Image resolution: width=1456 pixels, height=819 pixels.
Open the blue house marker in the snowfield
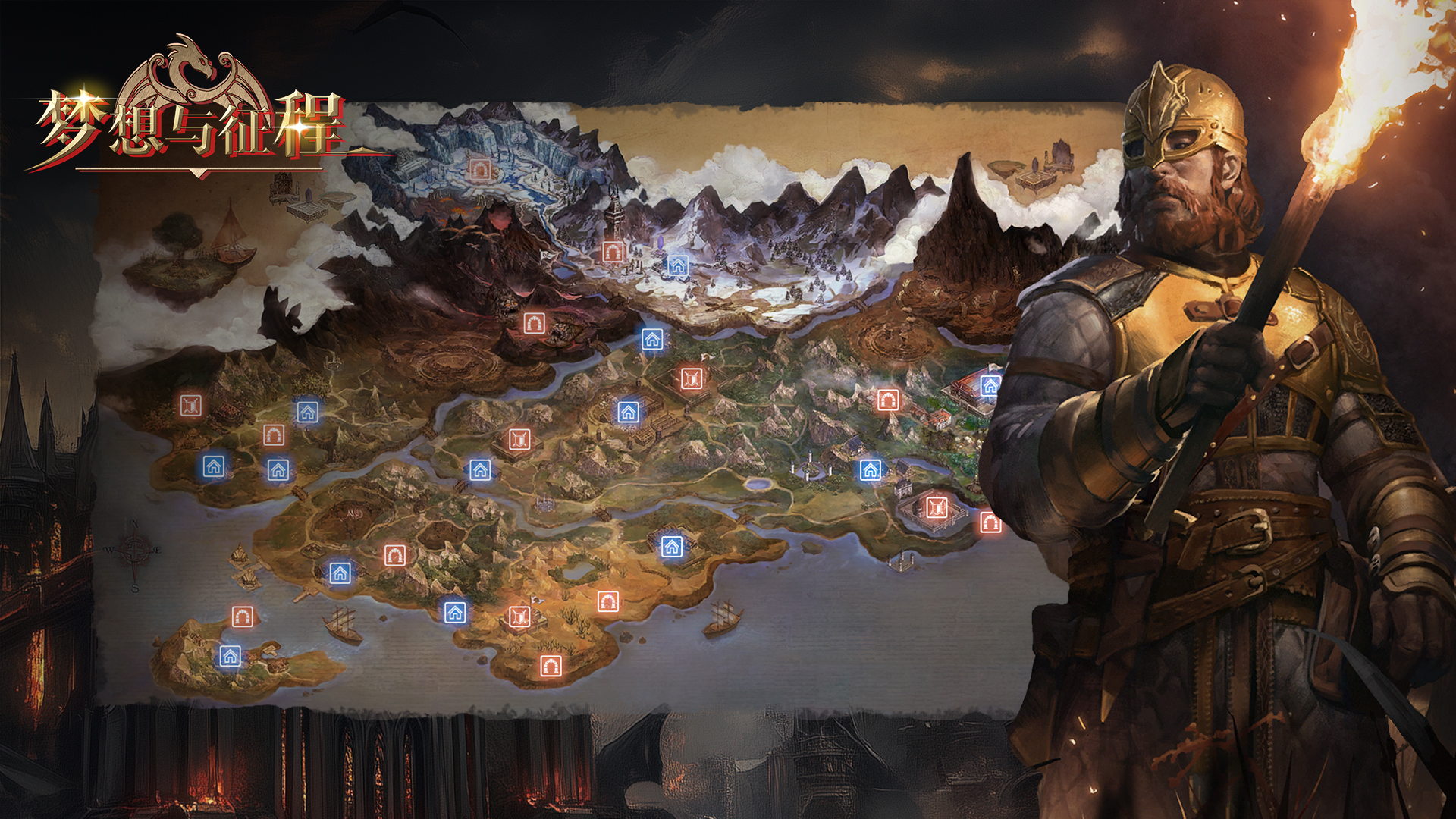tap(677, 265)
